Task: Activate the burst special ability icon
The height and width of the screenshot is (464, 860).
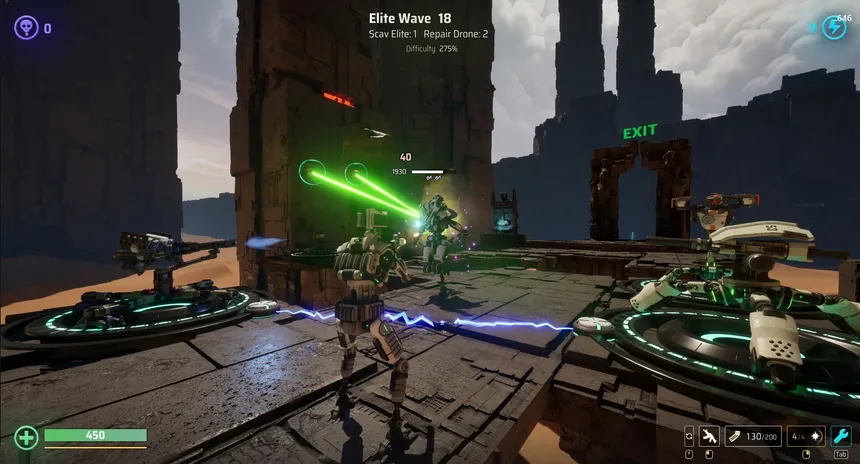Action: coord(816,436)
